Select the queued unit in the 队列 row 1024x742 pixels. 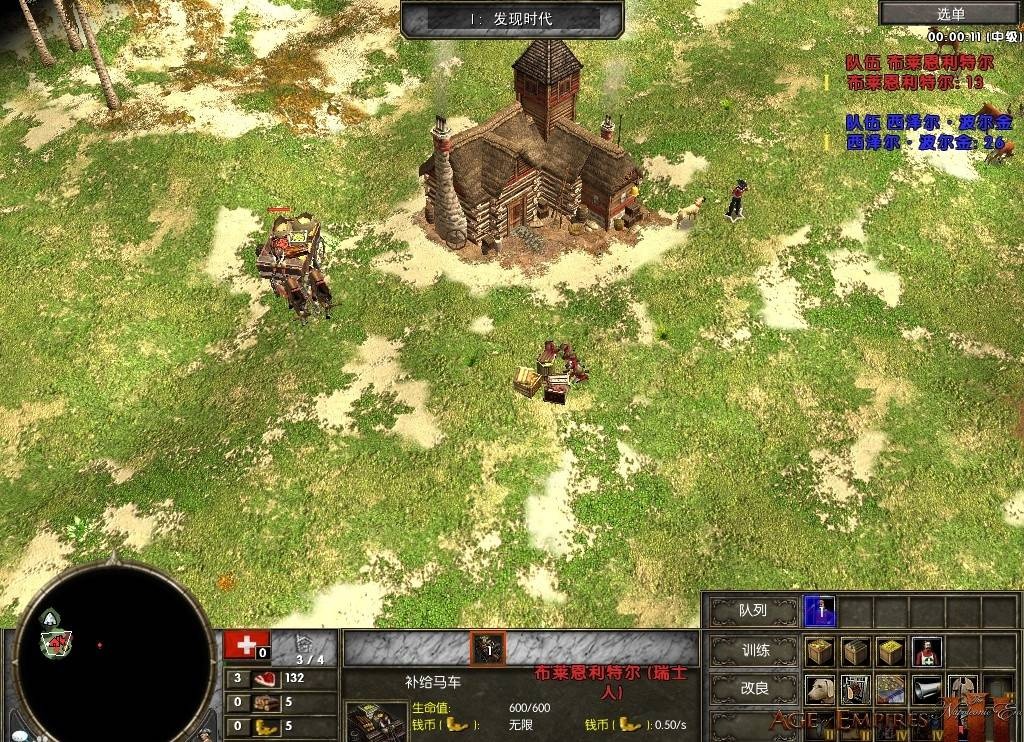click(x=821, y=610)
